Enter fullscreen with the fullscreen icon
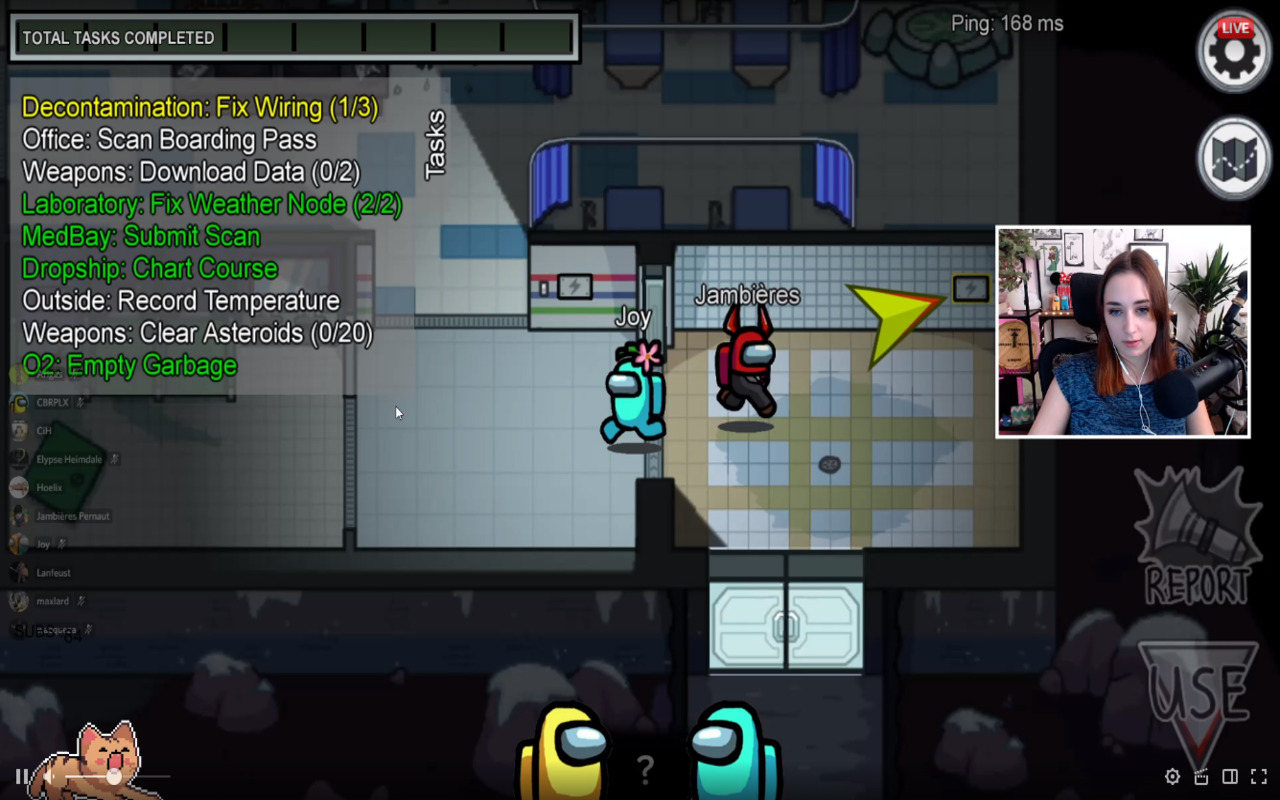The width and height of the screenshot is (1280, 800). click(1258, 776)
